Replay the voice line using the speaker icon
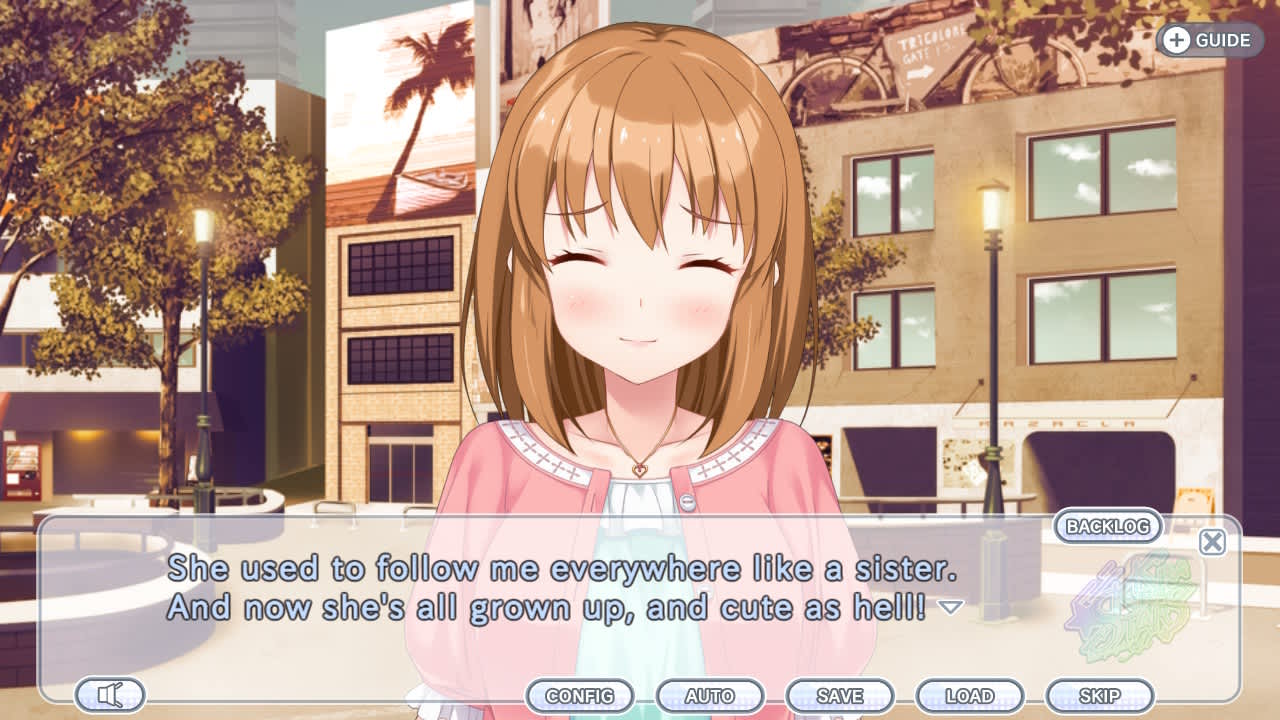Image resolution: width=1280 pixels, height=720 pixels. tap(108, 695)
